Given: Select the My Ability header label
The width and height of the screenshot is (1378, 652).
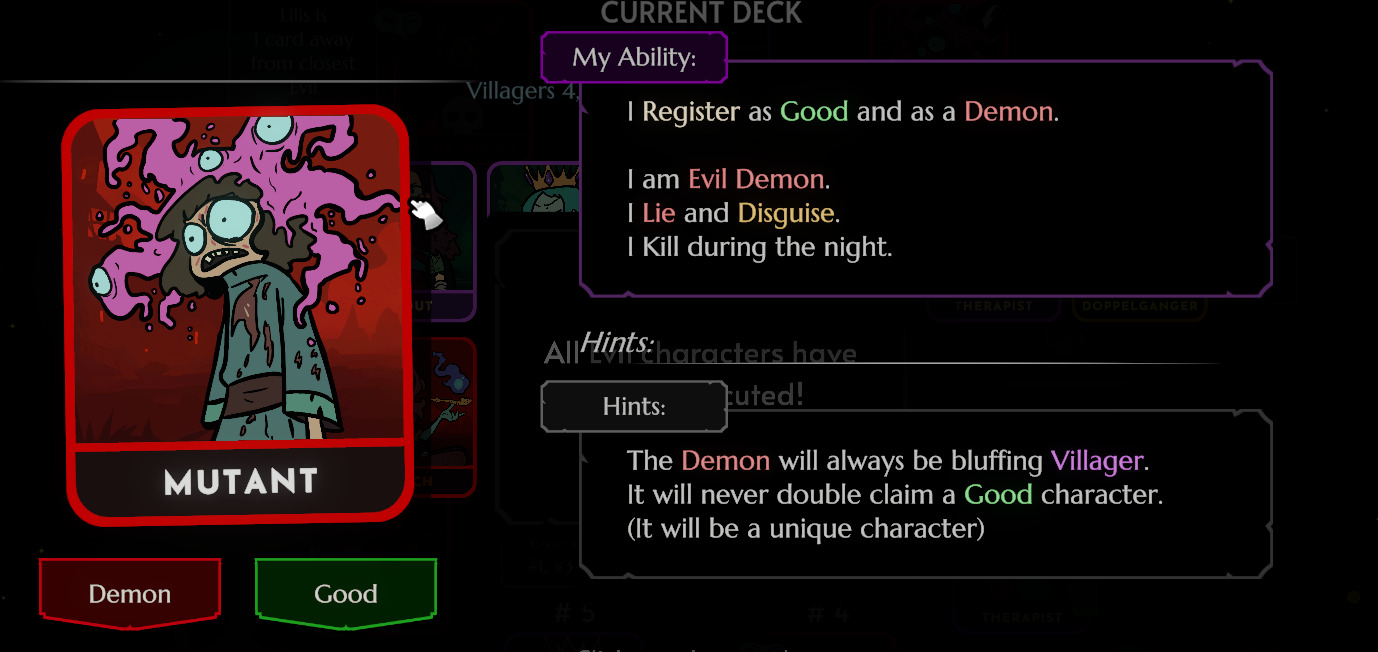Looking at the screenshot, I should (634, 57).
